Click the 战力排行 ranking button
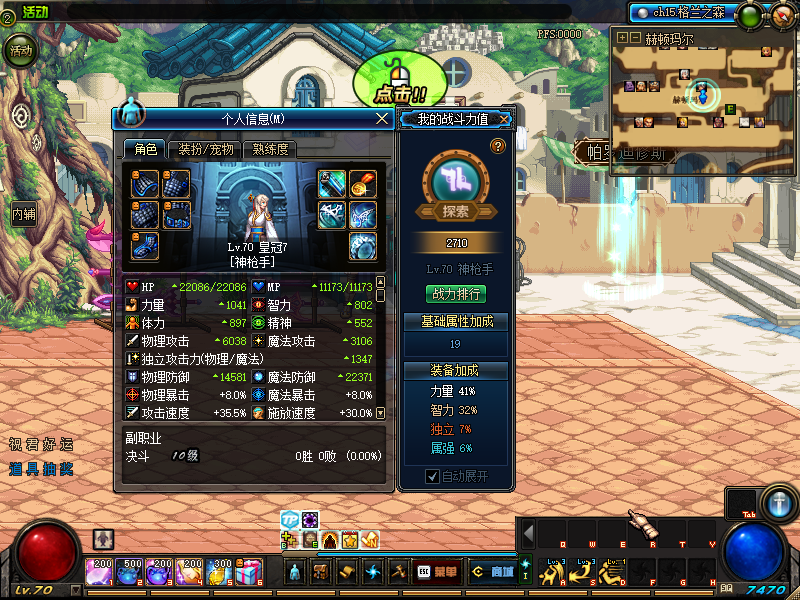Screen dimensions: 800x600 [x=457, y=294]
